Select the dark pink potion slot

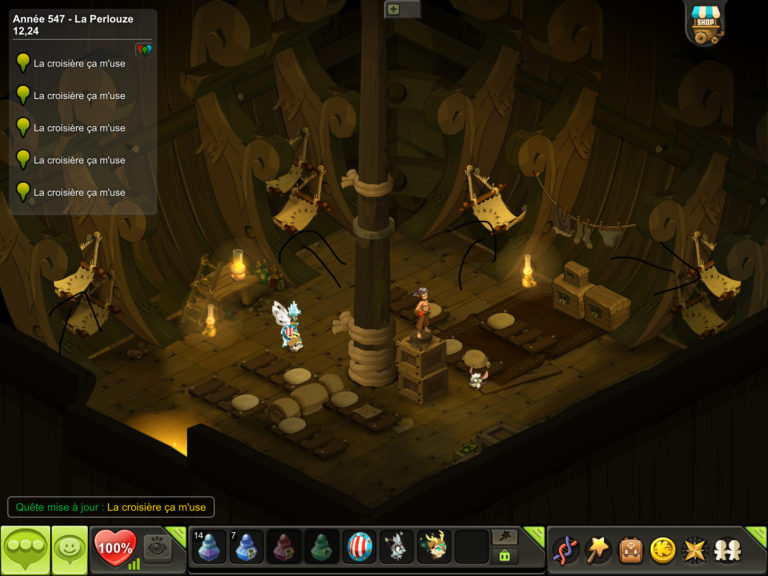point(285,547)
